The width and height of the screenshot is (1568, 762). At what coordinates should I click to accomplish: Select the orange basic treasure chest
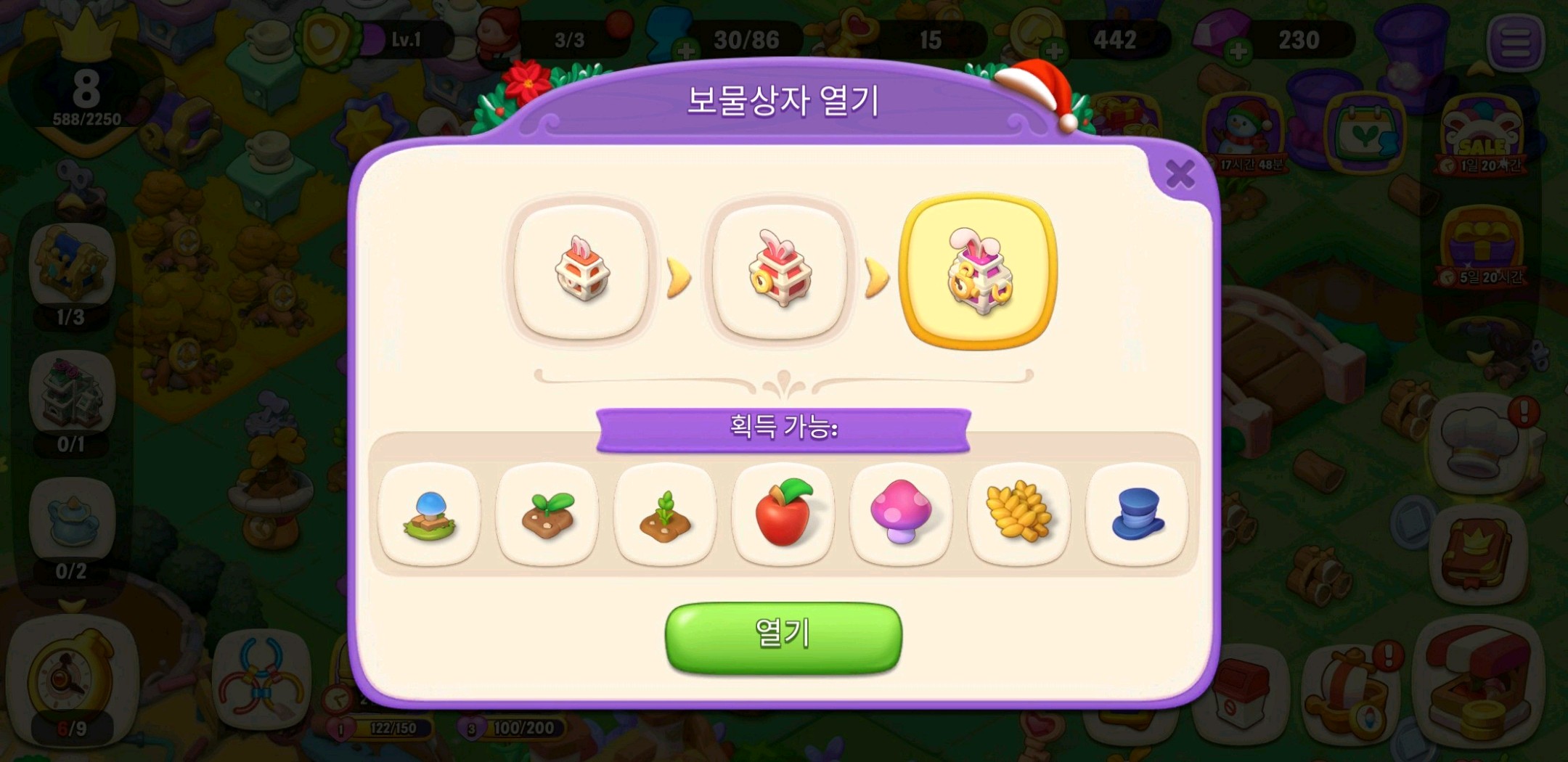coord(581,271)
